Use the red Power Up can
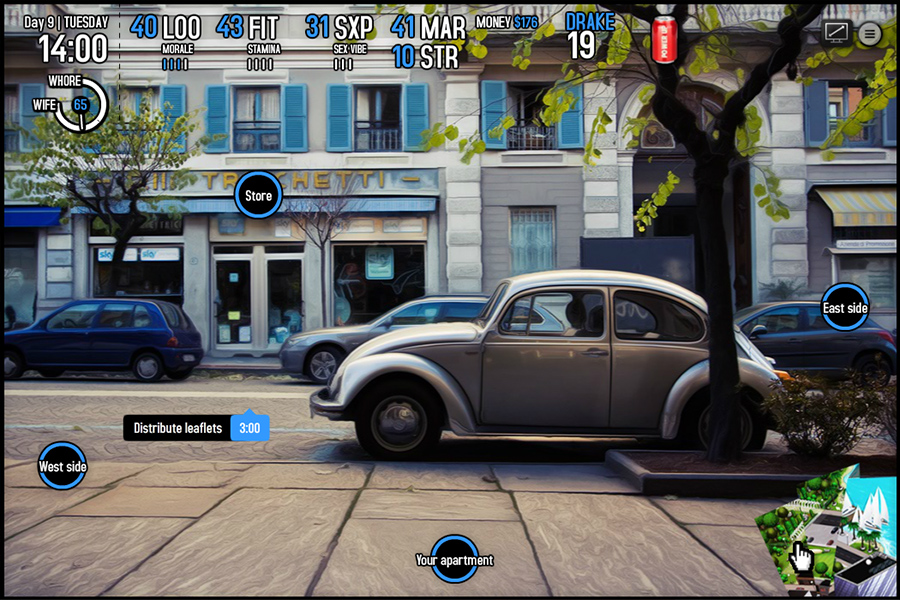Screen dimensions: 900x600 [664, 39]
